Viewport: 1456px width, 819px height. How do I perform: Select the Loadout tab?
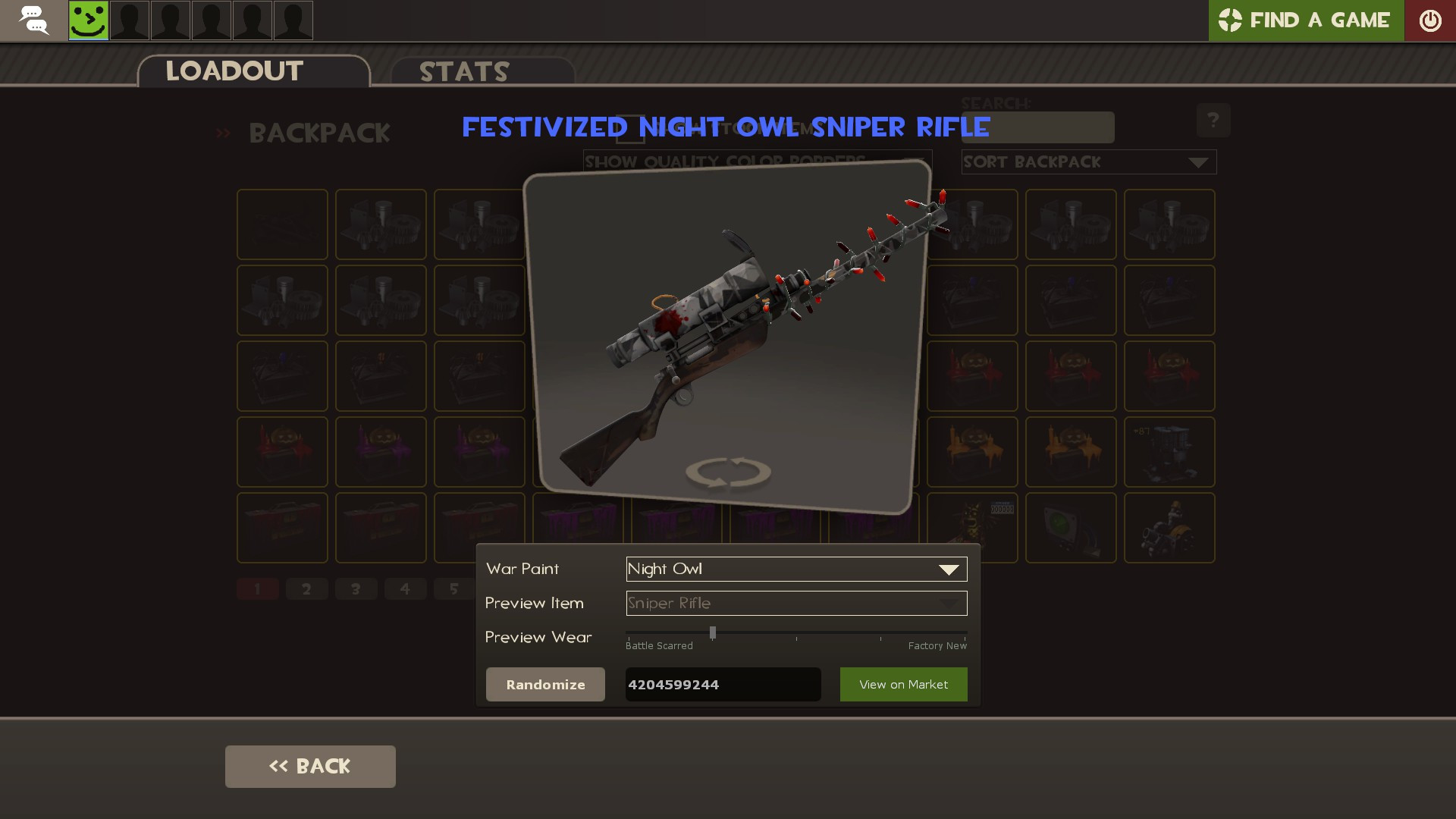(234, 71)
